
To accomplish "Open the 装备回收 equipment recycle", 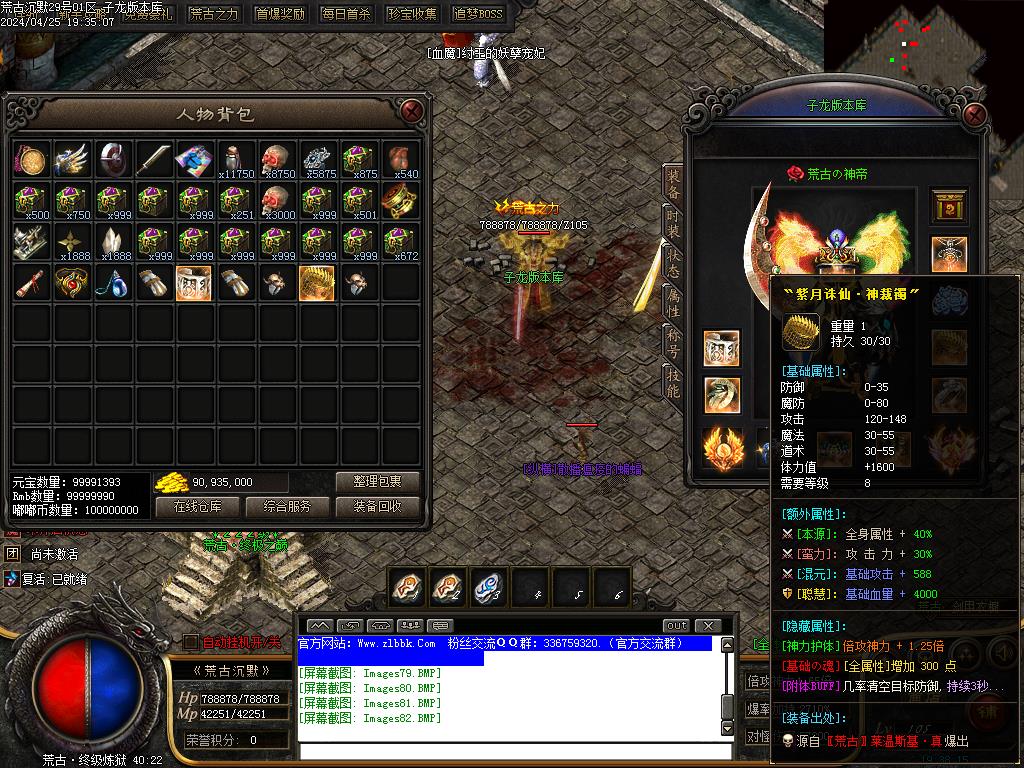I will click(377, 506).
